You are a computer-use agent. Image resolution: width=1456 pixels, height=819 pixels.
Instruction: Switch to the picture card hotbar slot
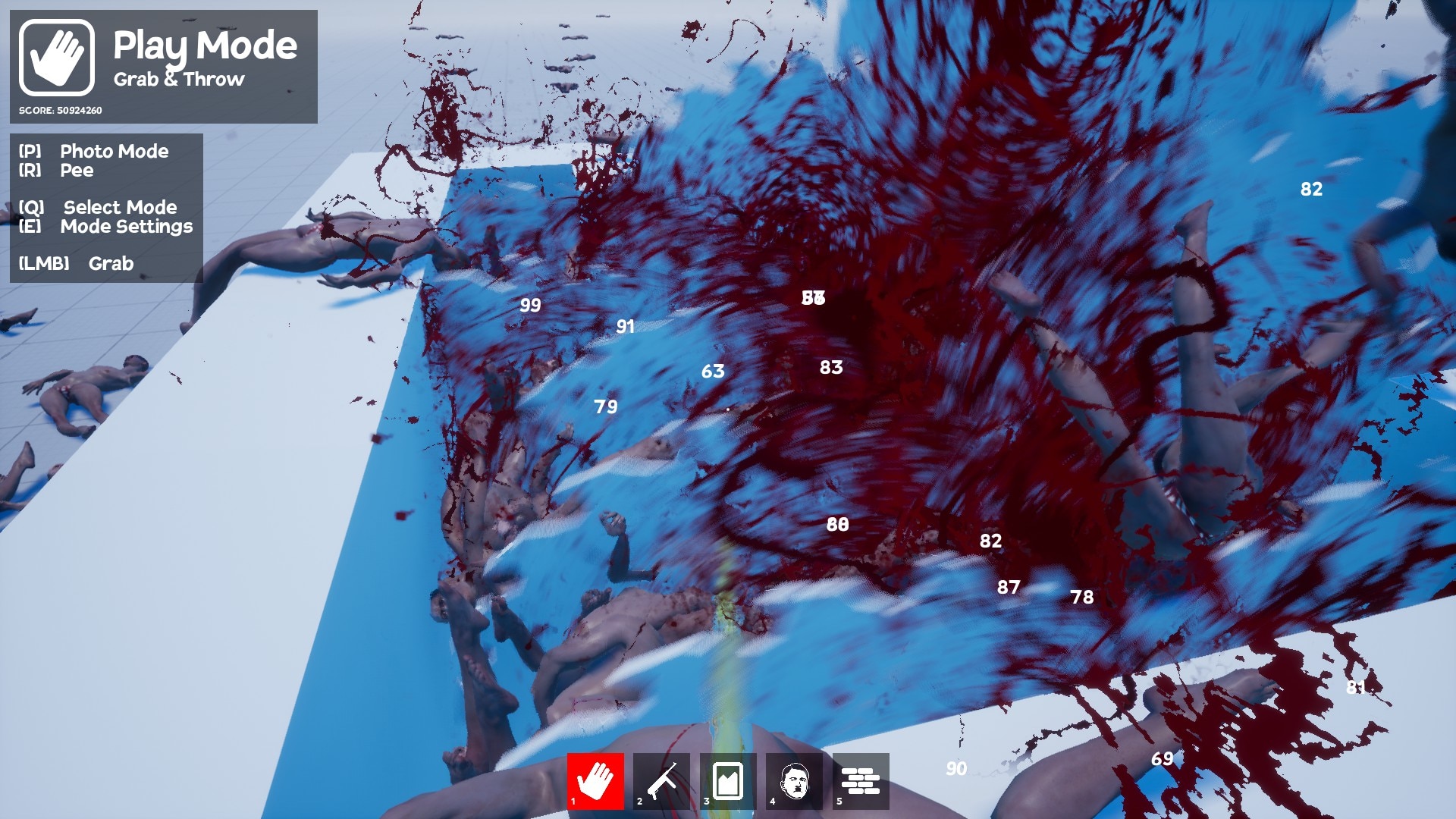click(x=728, y=780)
